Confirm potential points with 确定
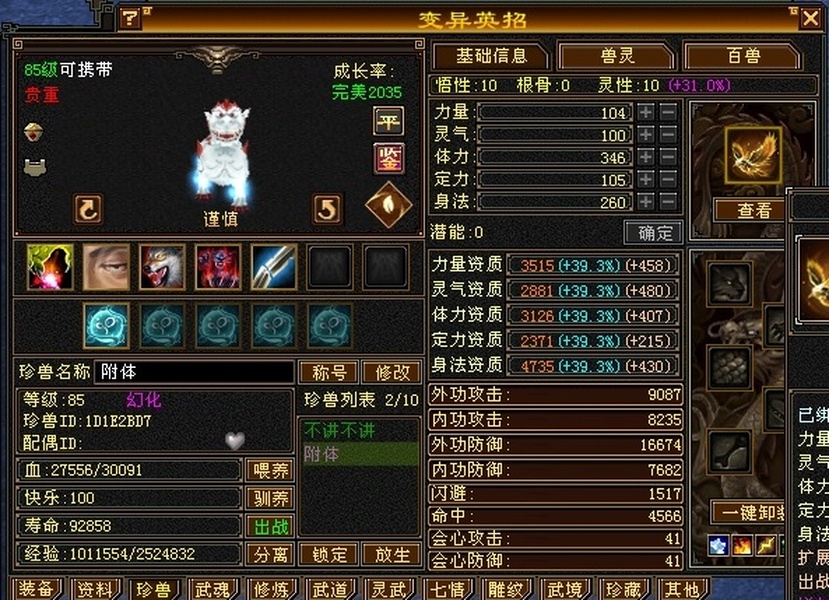 point(654,232)
